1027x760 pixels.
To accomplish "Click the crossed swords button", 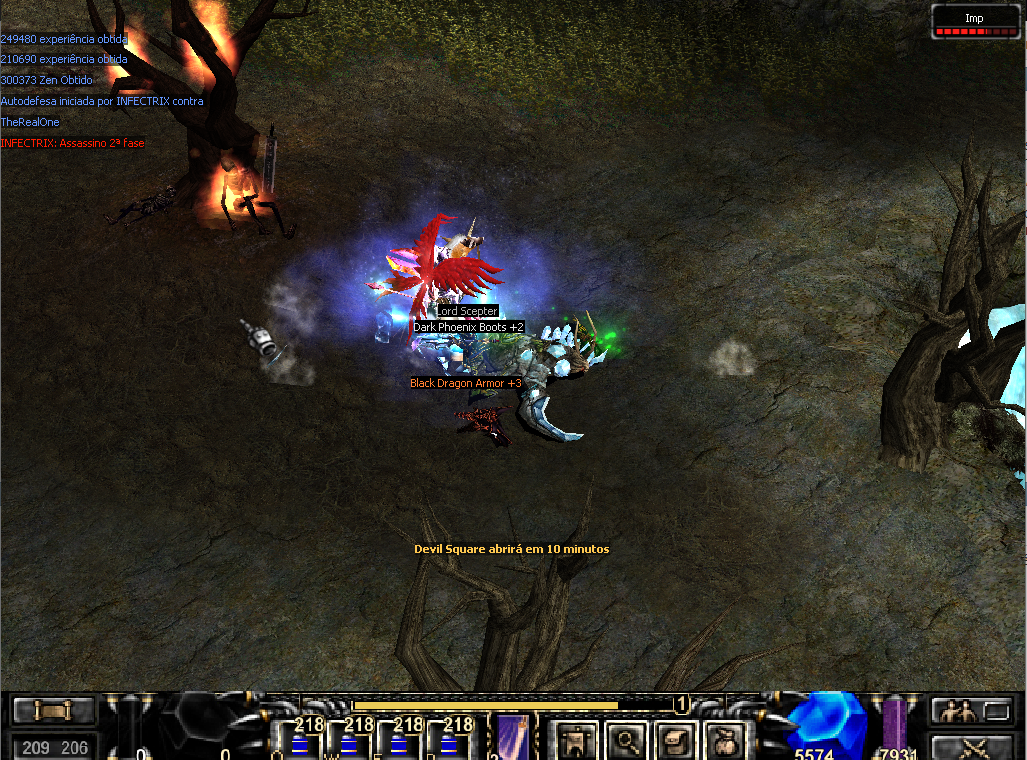I will [974, 746].
